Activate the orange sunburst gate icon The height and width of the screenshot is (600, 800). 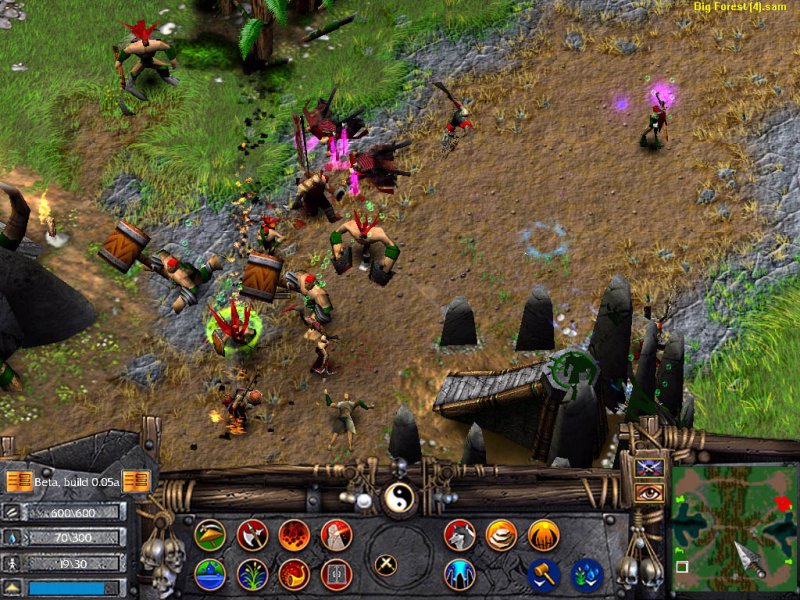(544, 535)
